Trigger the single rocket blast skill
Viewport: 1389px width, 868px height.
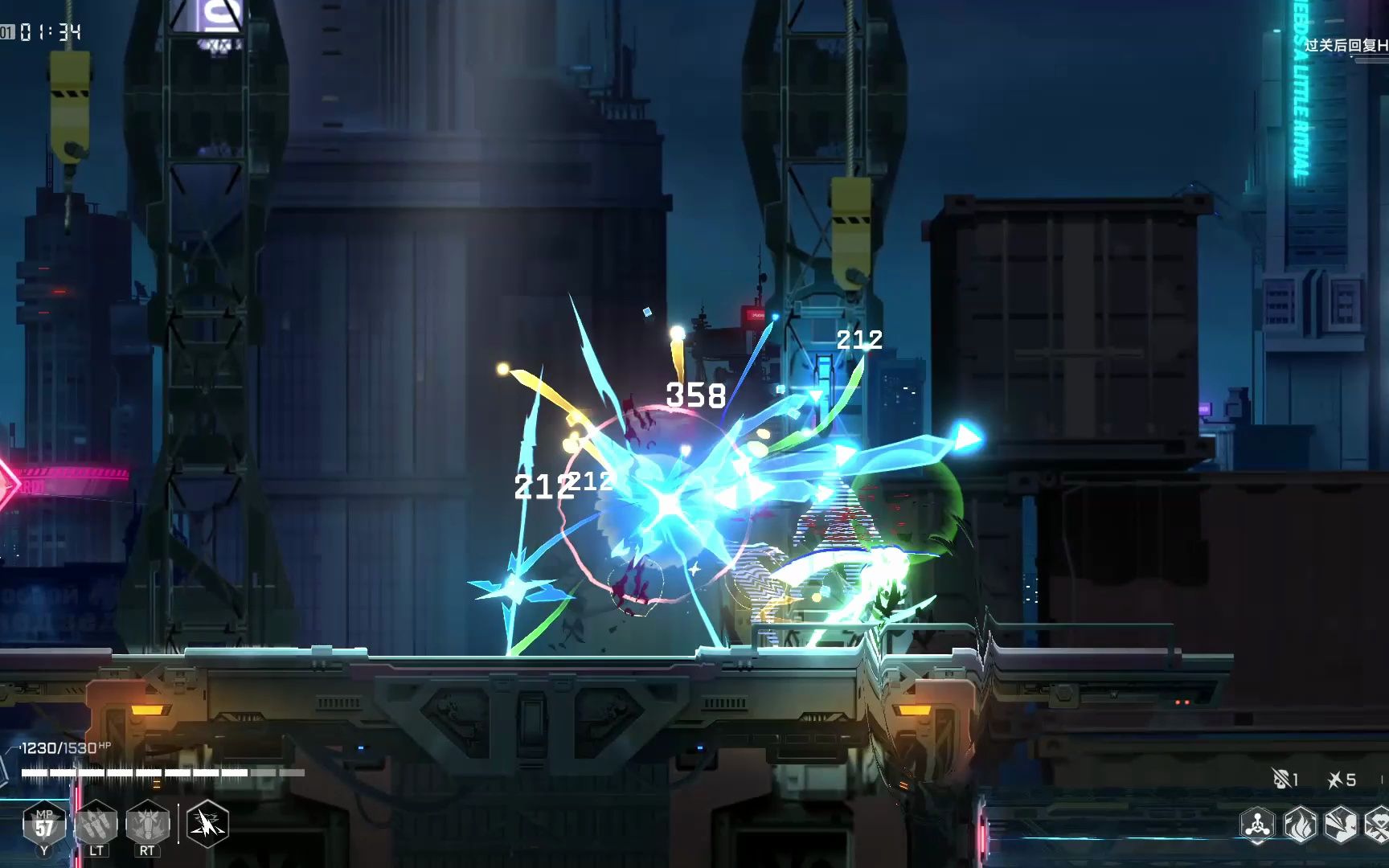[x=147, y=824]
